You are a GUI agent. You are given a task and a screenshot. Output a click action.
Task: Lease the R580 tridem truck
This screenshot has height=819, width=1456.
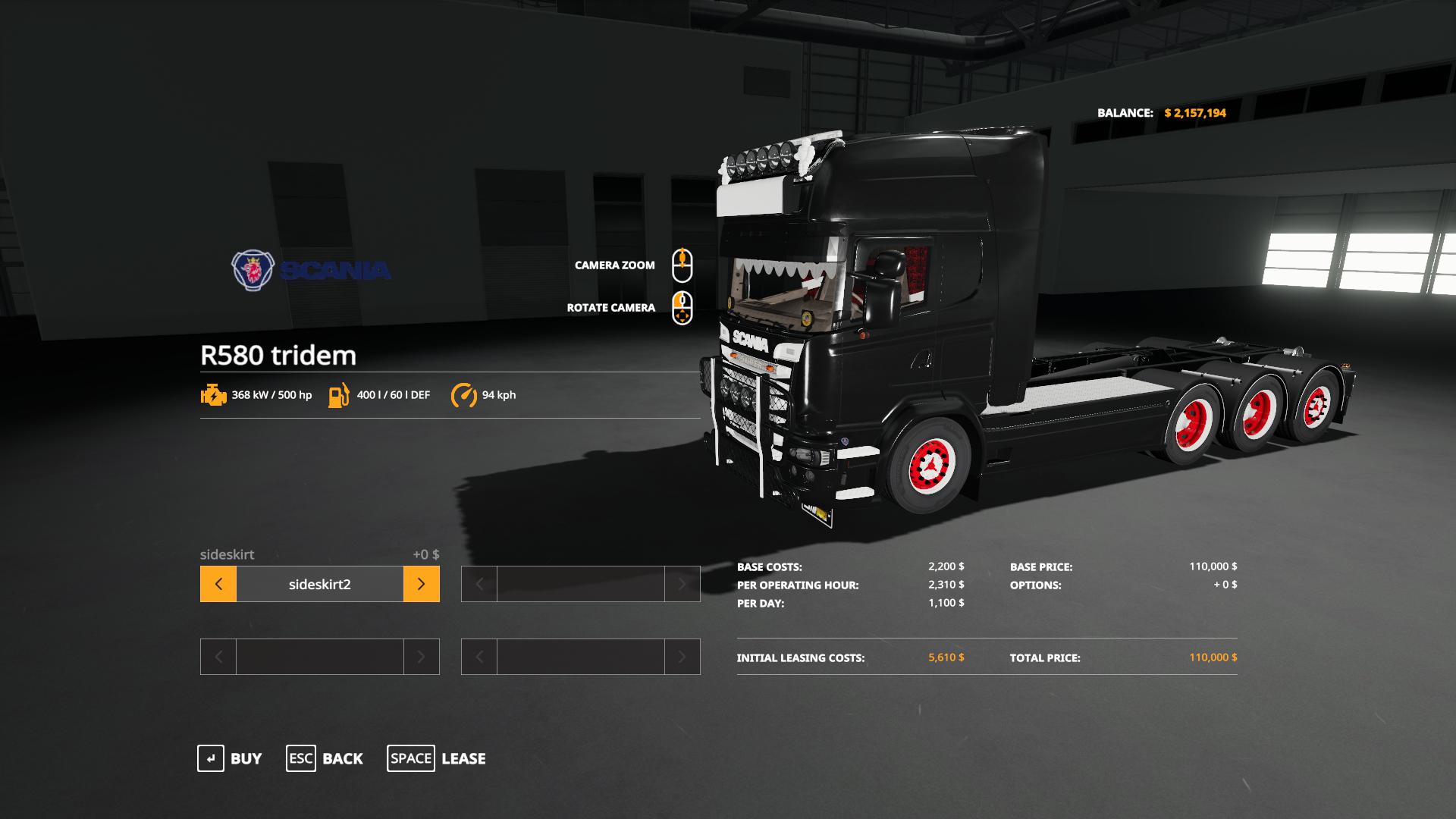437,758
